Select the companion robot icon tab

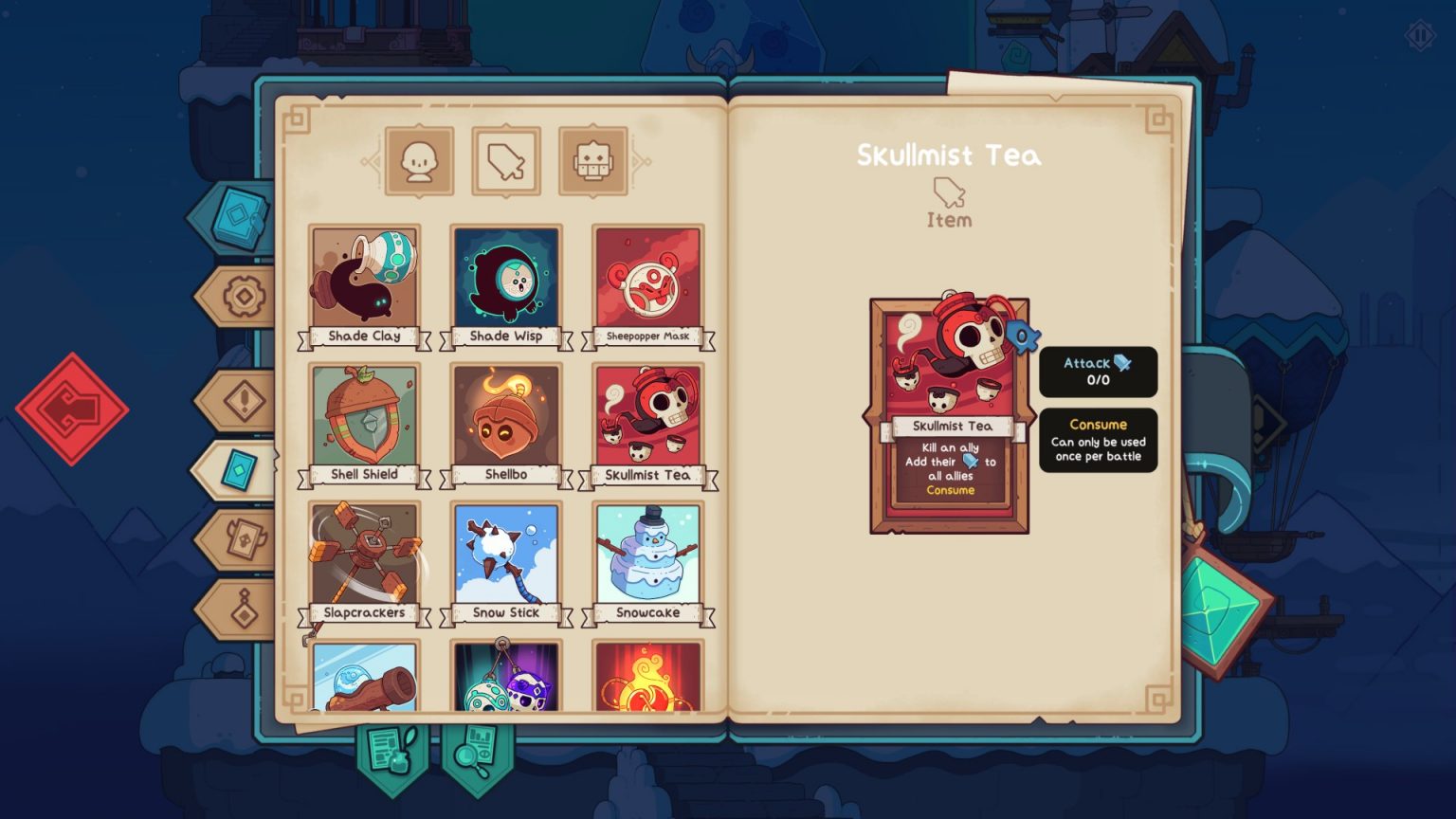click(x=593, y=160)
